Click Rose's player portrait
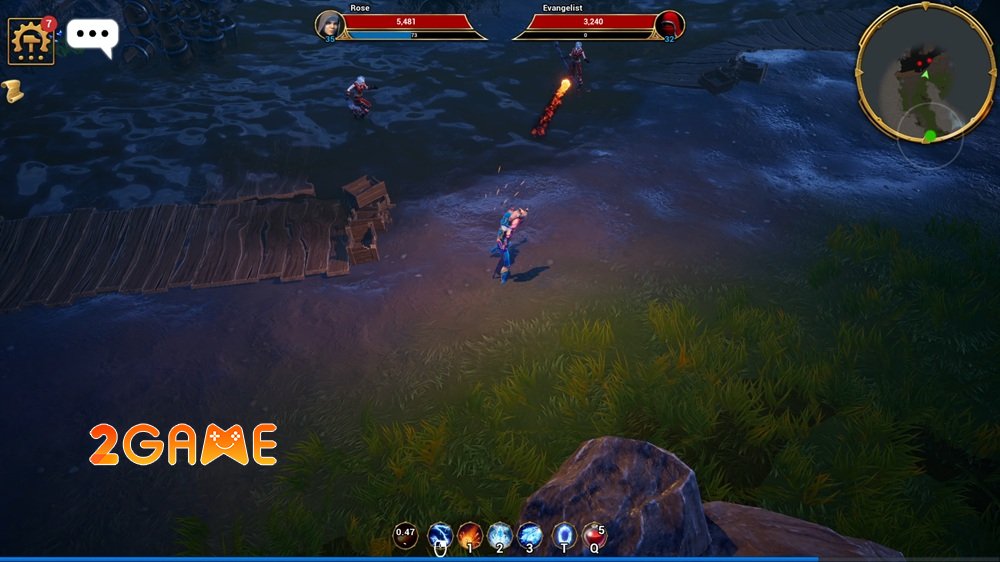Screen dimensions: 1000x562 [330, 25]
